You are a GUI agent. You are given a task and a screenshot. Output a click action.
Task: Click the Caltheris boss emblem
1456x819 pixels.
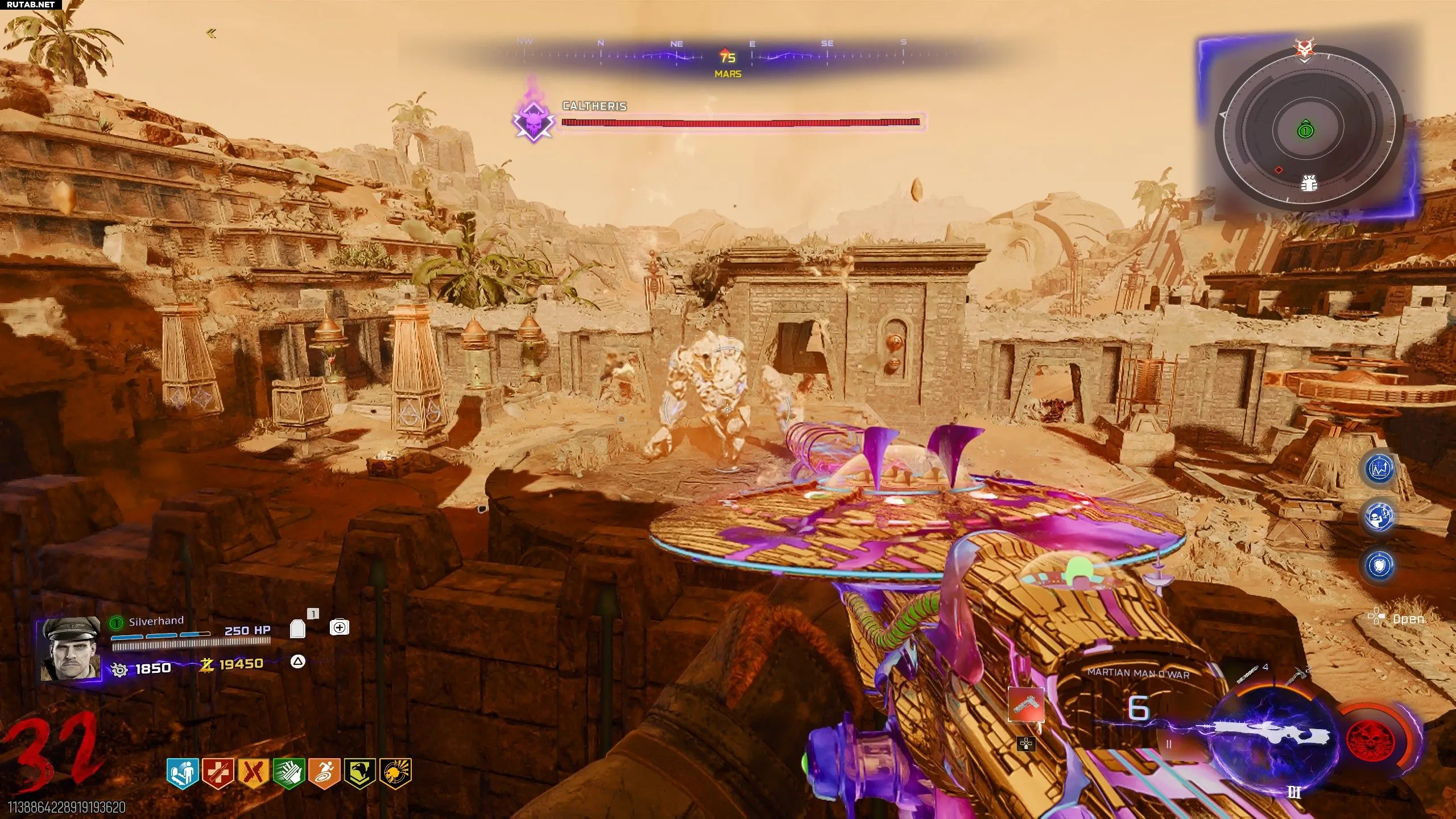coord(533,120)
